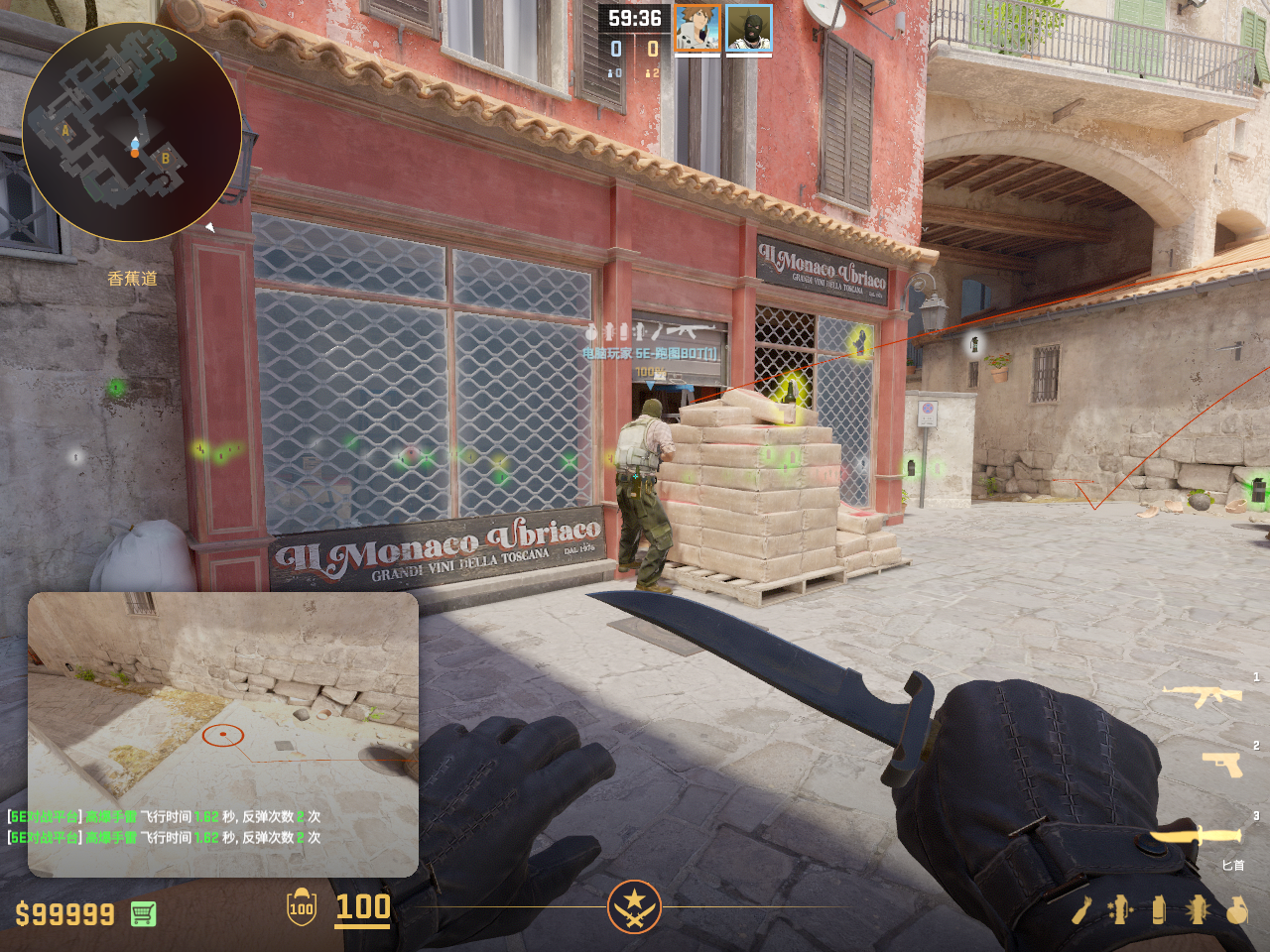
Task: Select the flashbang grenade icon
Action: coord(1198,909)
